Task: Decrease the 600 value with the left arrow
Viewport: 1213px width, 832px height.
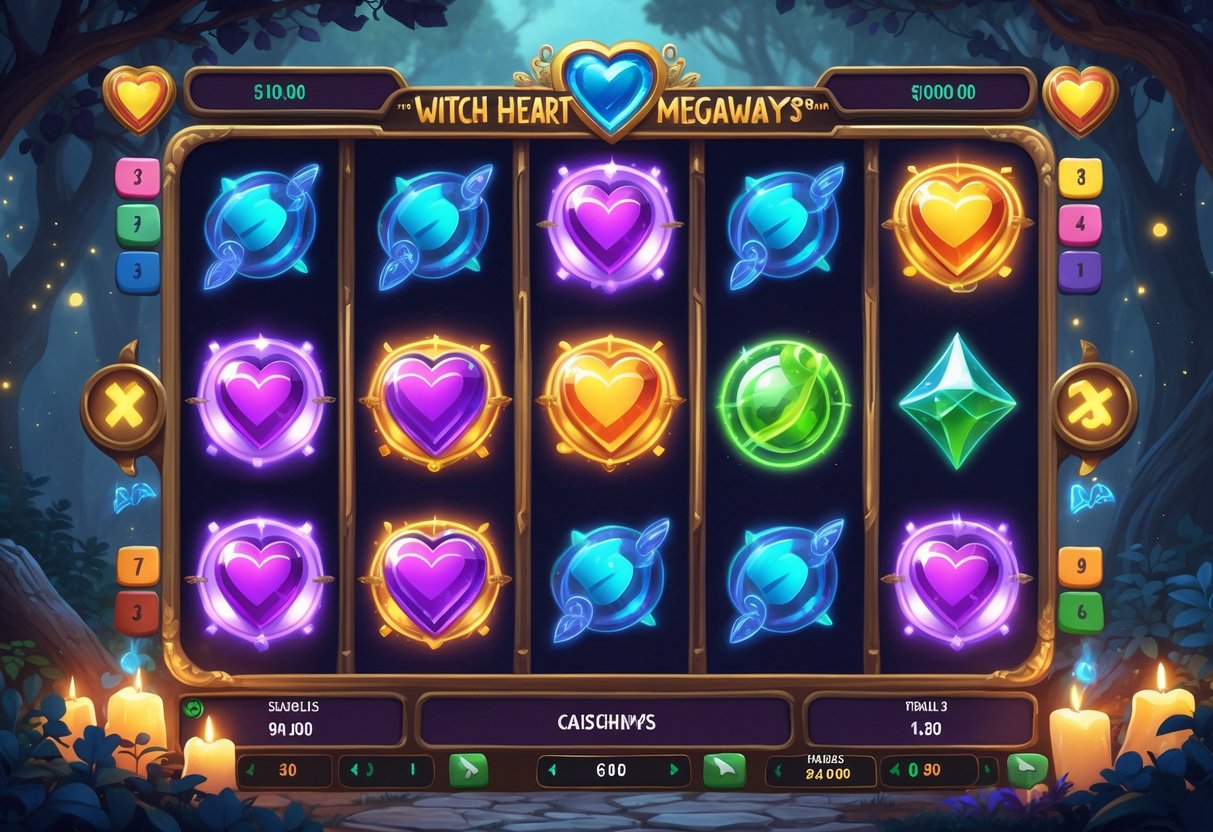Action: pyautogui.click(x=550, y=770)
